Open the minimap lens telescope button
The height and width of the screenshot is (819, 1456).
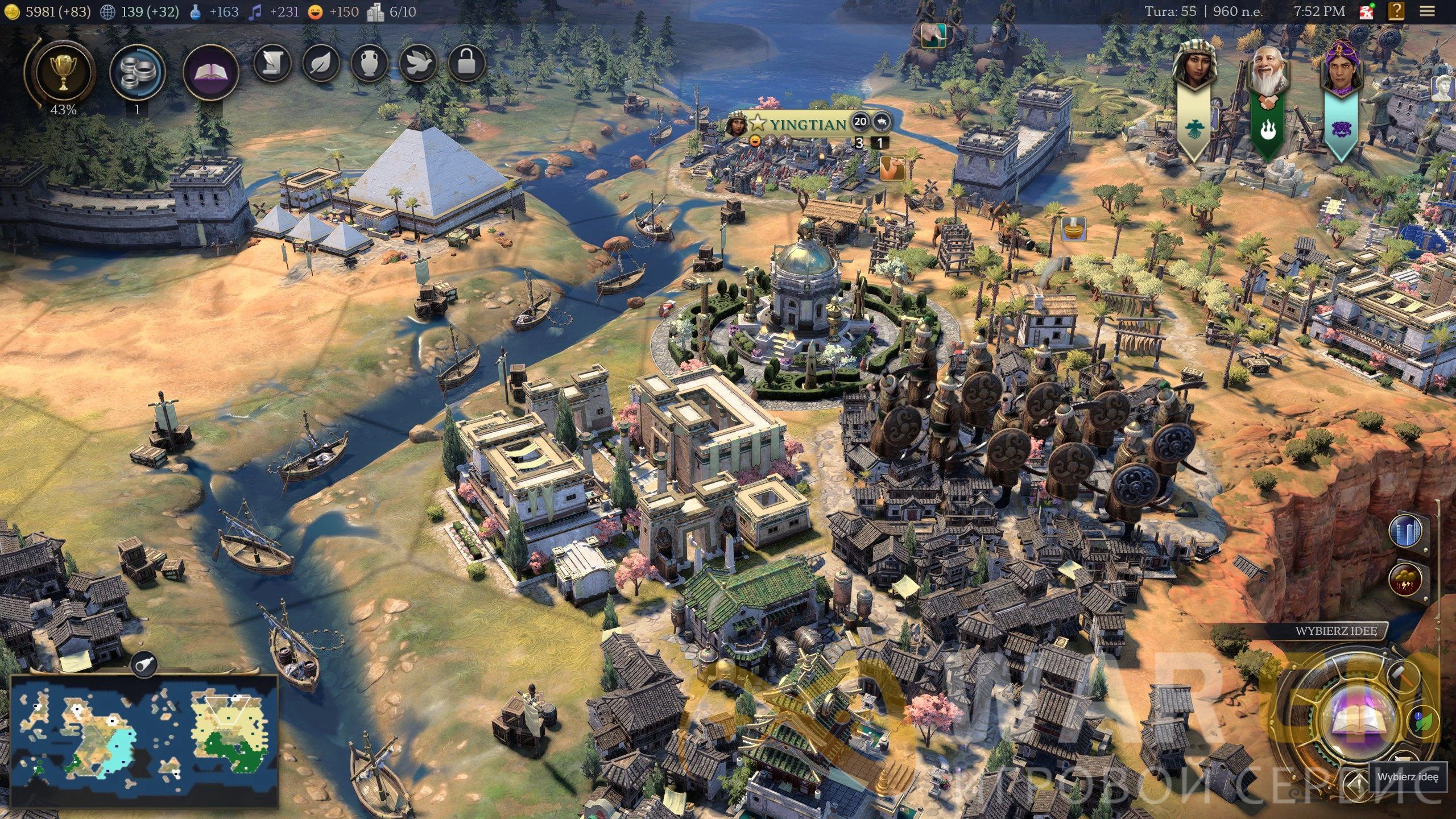point(144,663)
